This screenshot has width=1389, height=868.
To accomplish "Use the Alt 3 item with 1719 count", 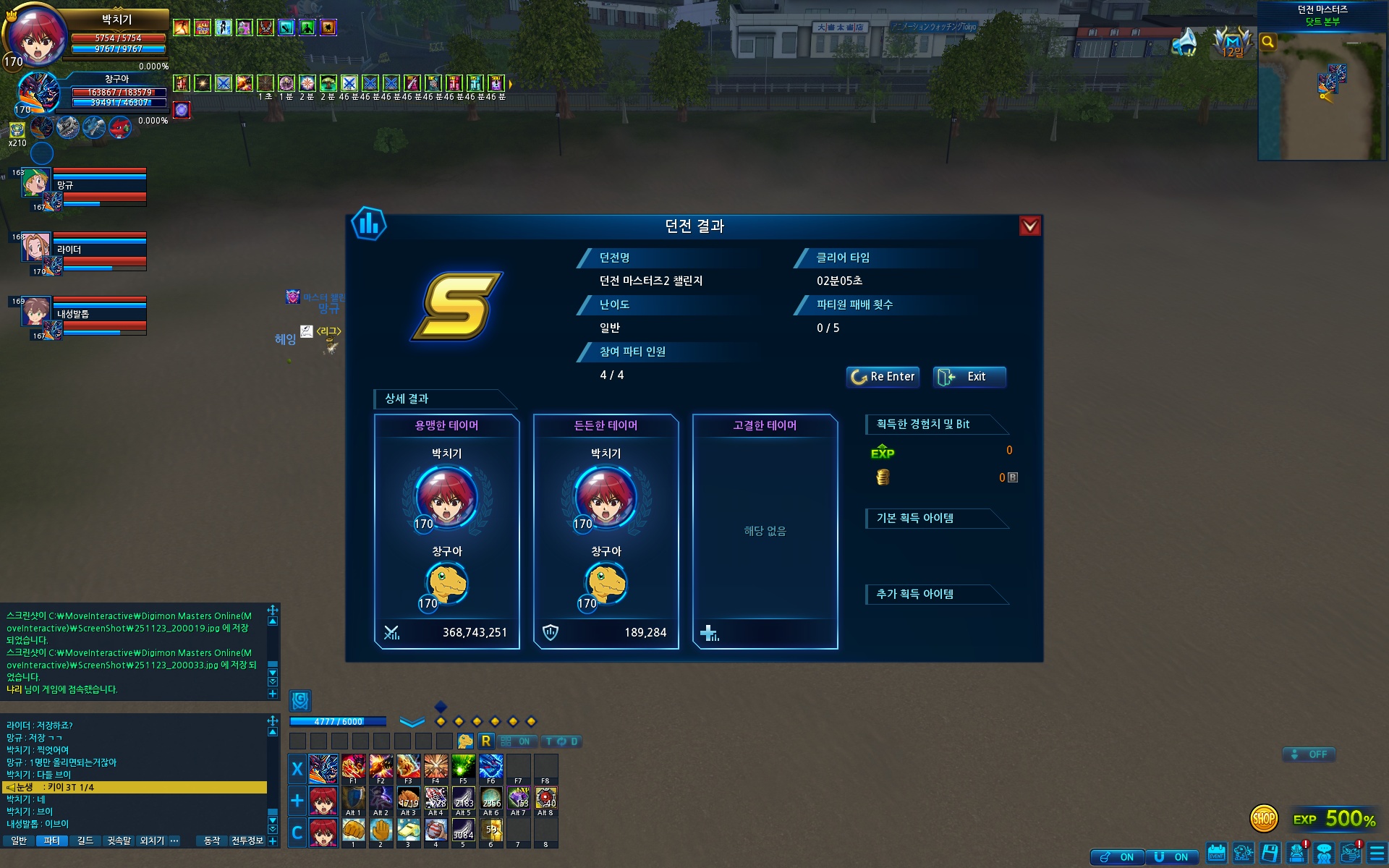I will 408,799.
